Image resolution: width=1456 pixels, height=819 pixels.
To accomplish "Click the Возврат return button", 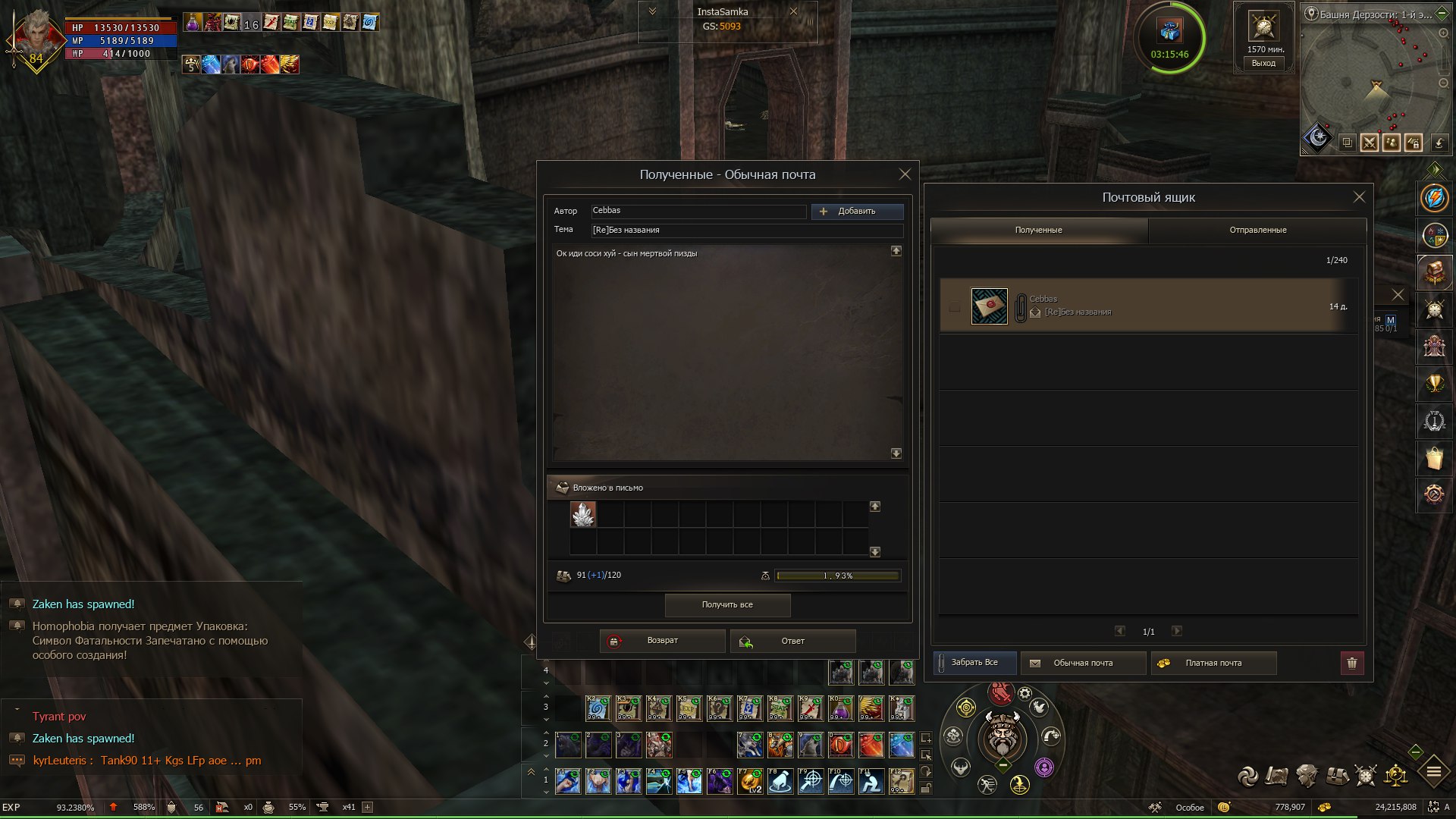I will click(662, 642).
